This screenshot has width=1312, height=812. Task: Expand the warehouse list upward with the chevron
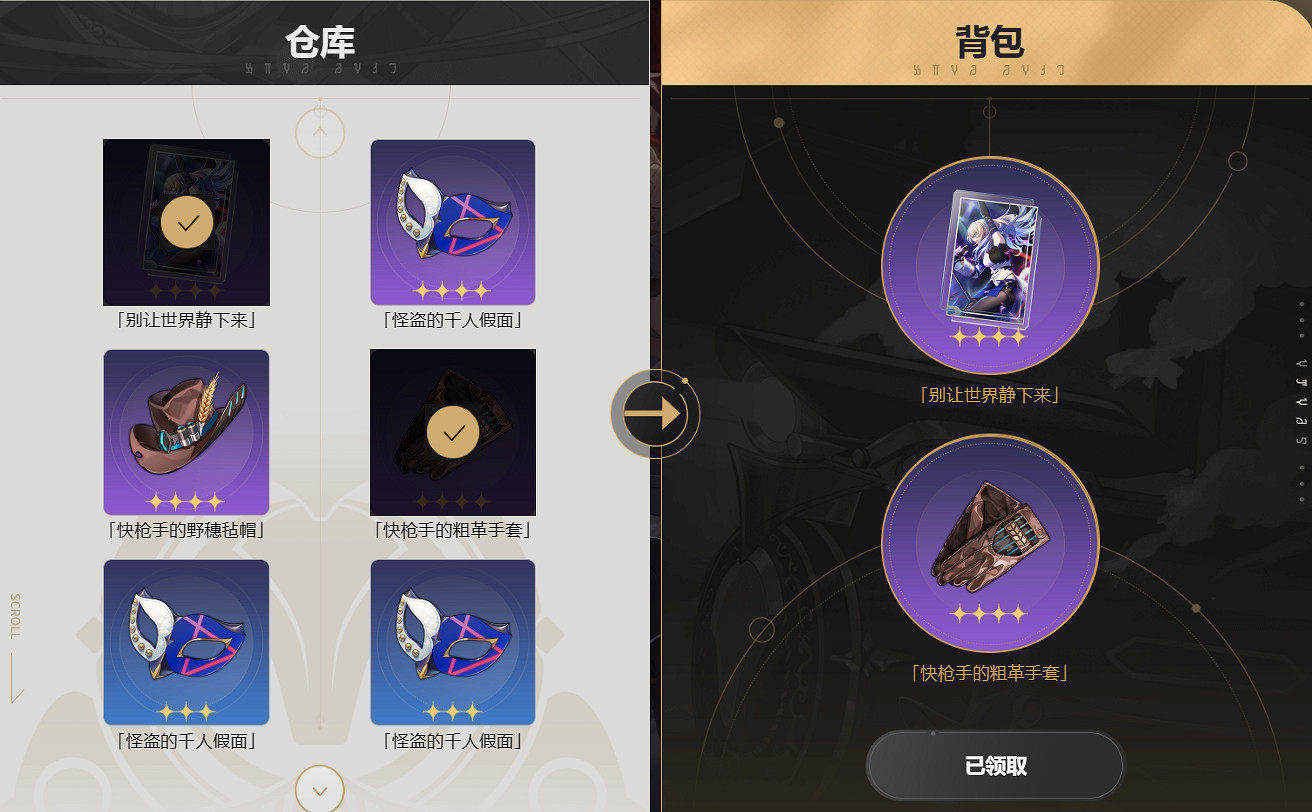[x=319, y=131]
